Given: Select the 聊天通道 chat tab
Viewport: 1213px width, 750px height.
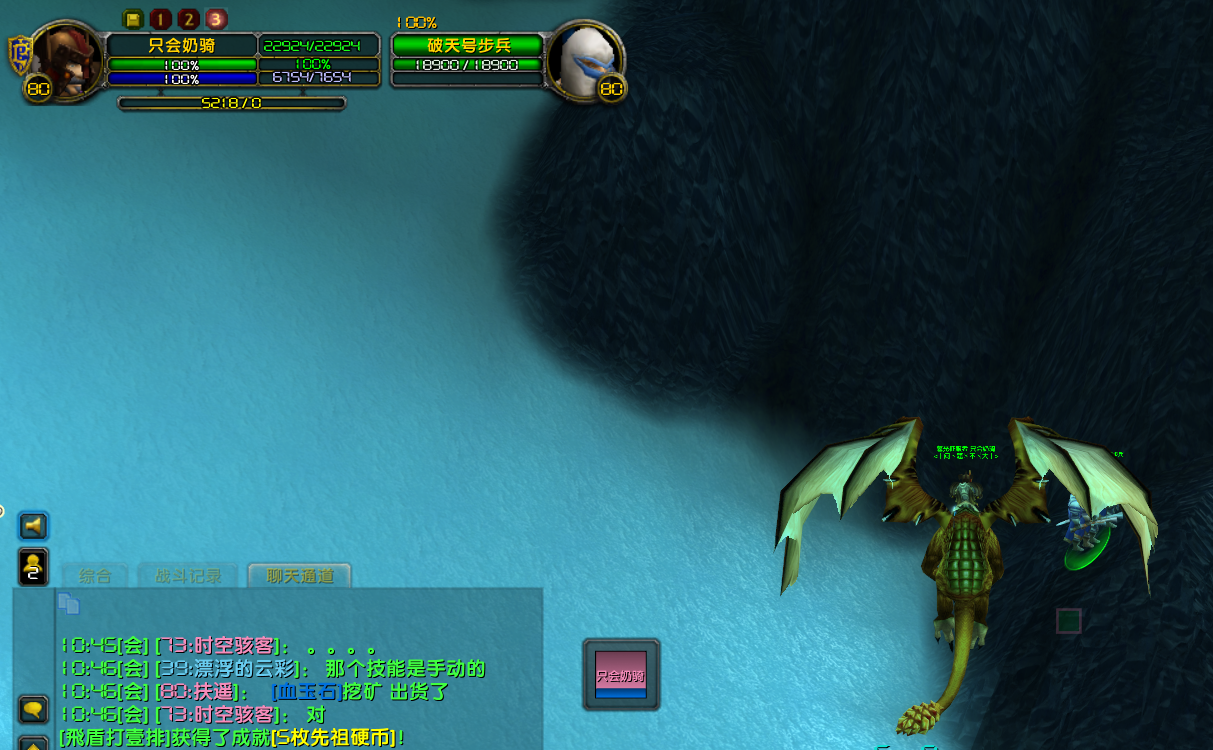Looking at the screenshot, I should [x=300, y=576].
